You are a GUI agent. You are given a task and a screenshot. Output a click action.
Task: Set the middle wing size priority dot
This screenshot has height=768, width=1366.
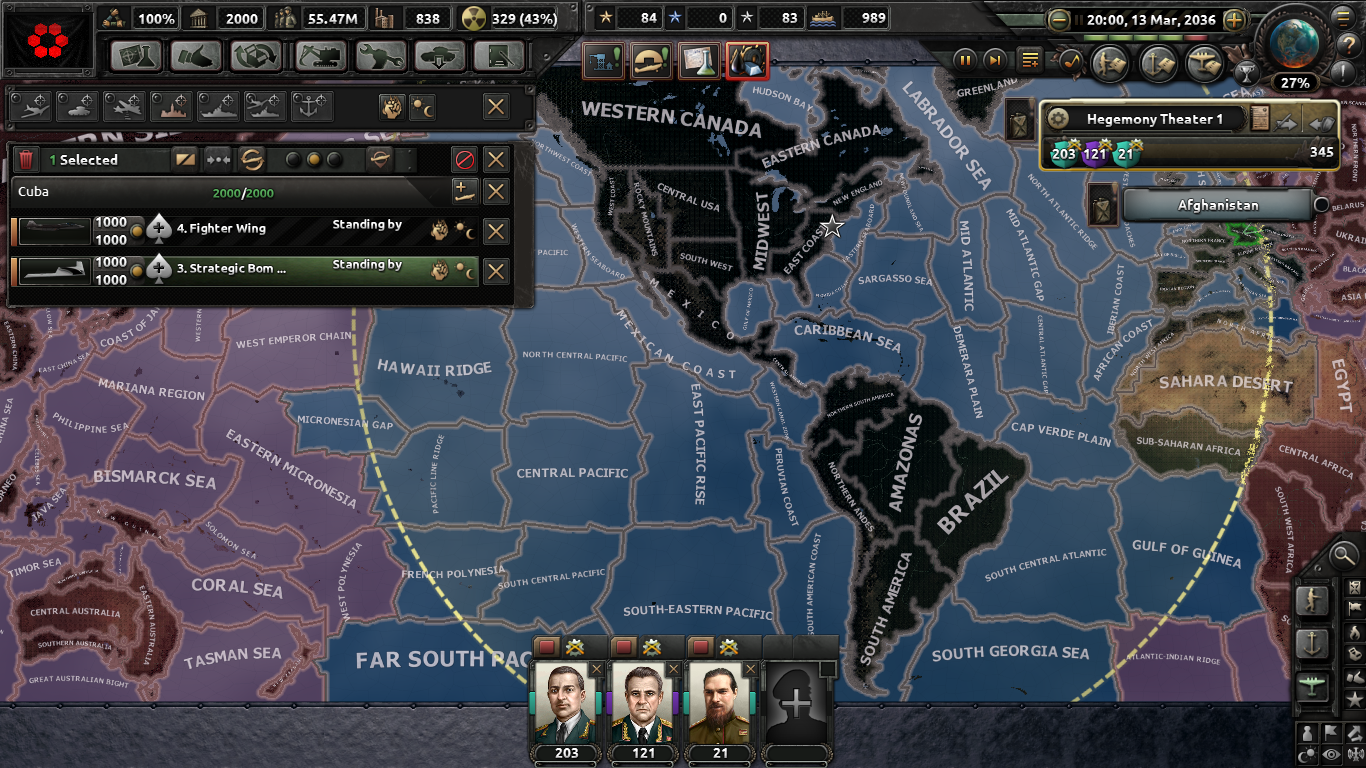pos(315,159)
